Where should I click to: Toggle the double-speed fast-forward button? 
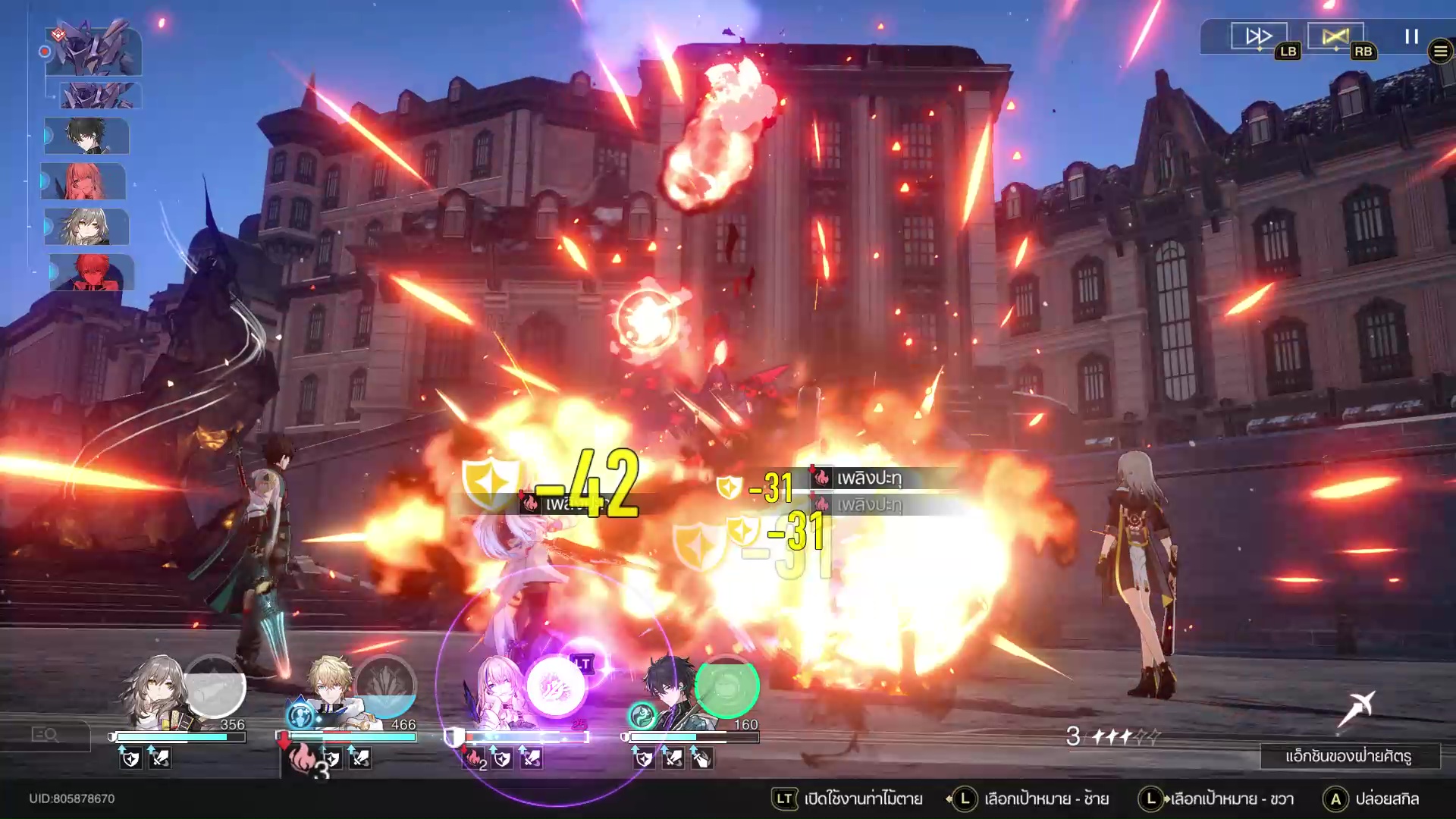(1259, 36)
